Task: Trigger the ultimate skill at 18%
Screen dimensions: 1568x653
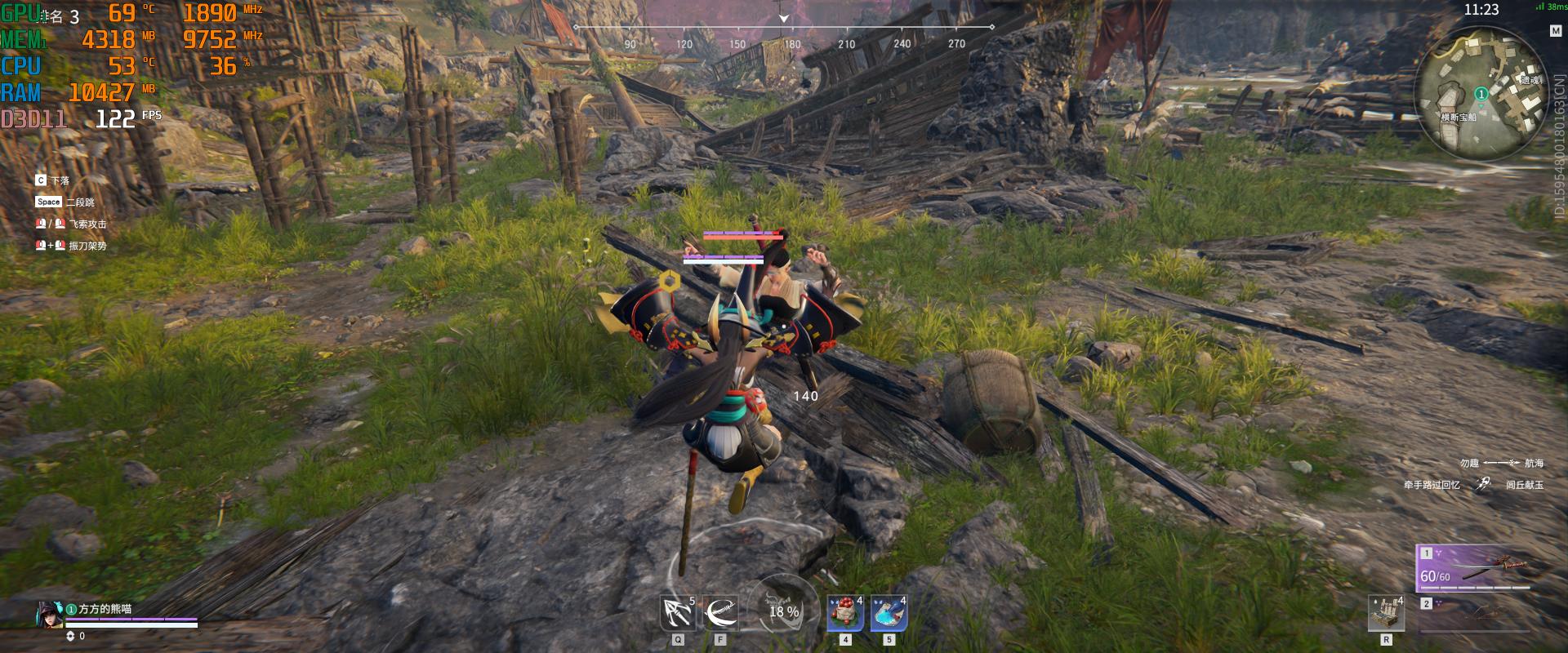Action: pos(783,611)
